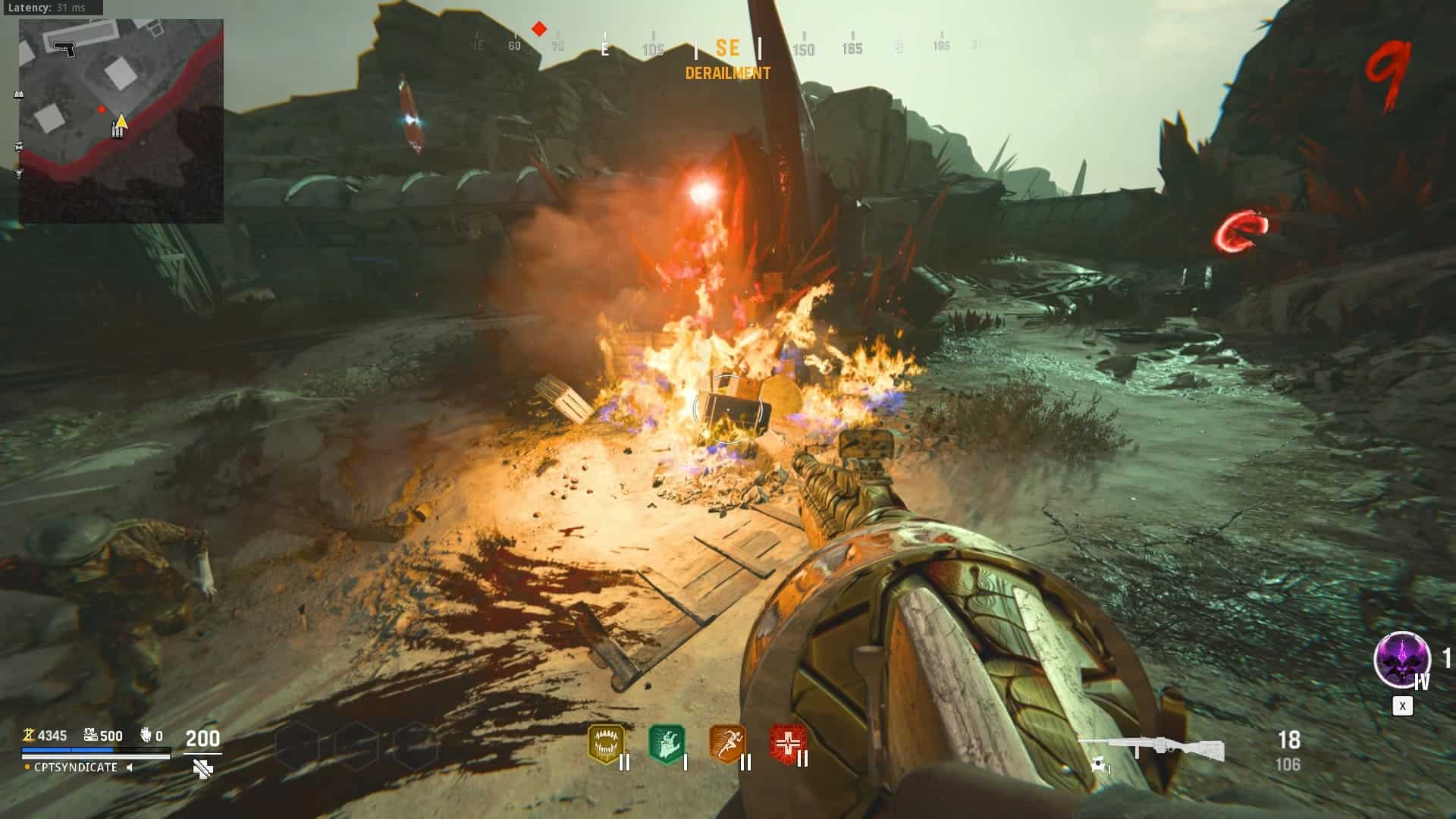Select the pistol marker on the minimap
This screenshot has height=819, width=1456.
pos(65,48)
